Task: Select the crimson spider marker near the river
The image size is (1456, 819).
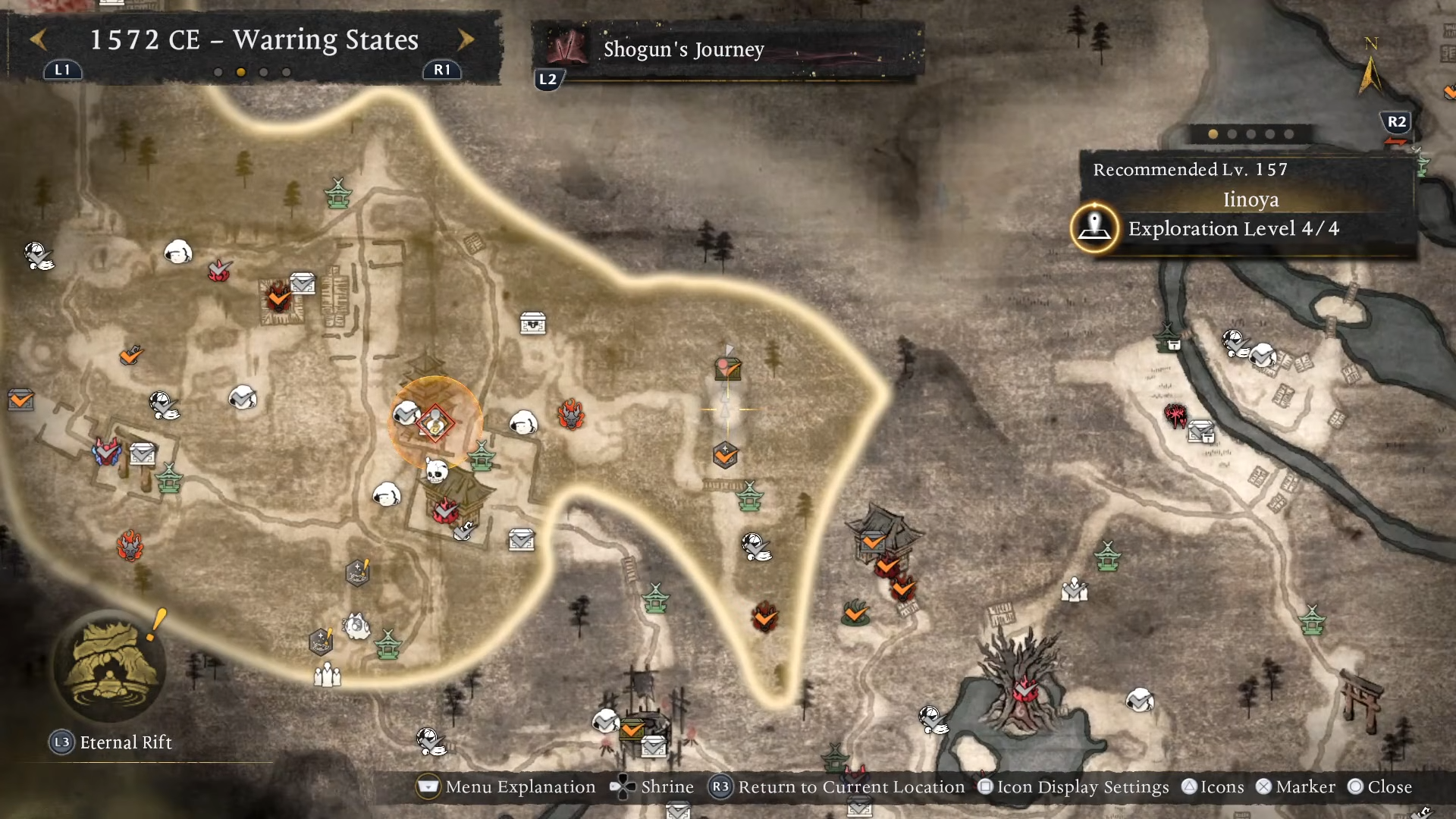Action: (1175, 415)
